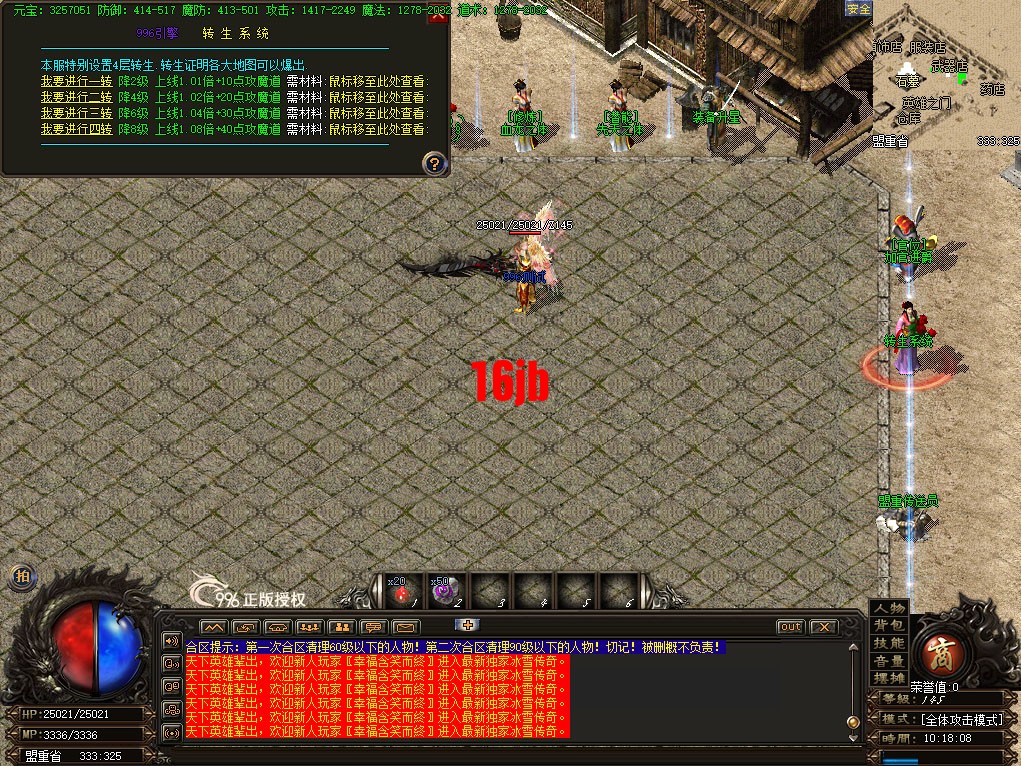The height and width of the screenshot is (766, 1021).
Task: Choose the 我要进行二转 rebirth link
Action: [76, 97]
